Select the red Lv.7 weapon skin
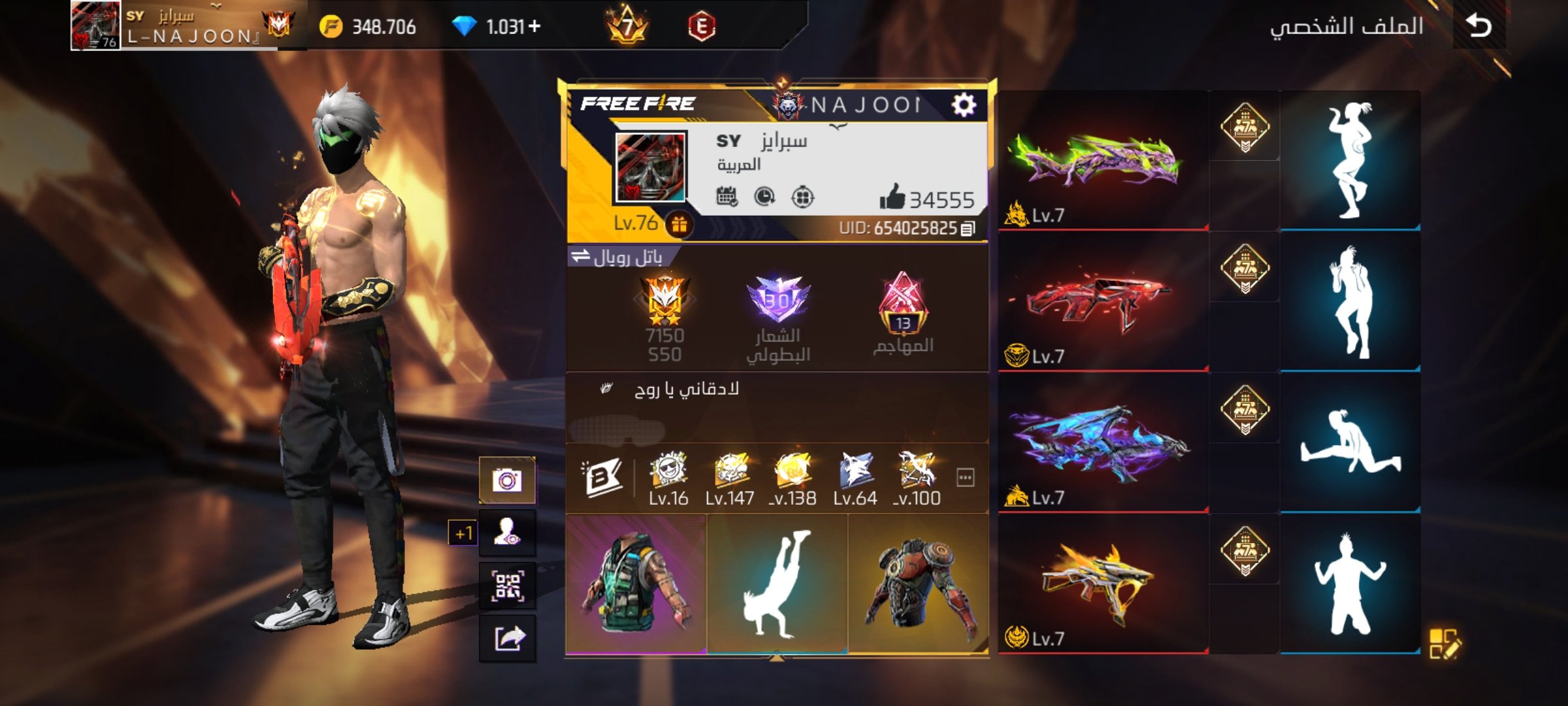Image resolution: width=1568 pixels, height=706 pixels. click(1102, 303)
